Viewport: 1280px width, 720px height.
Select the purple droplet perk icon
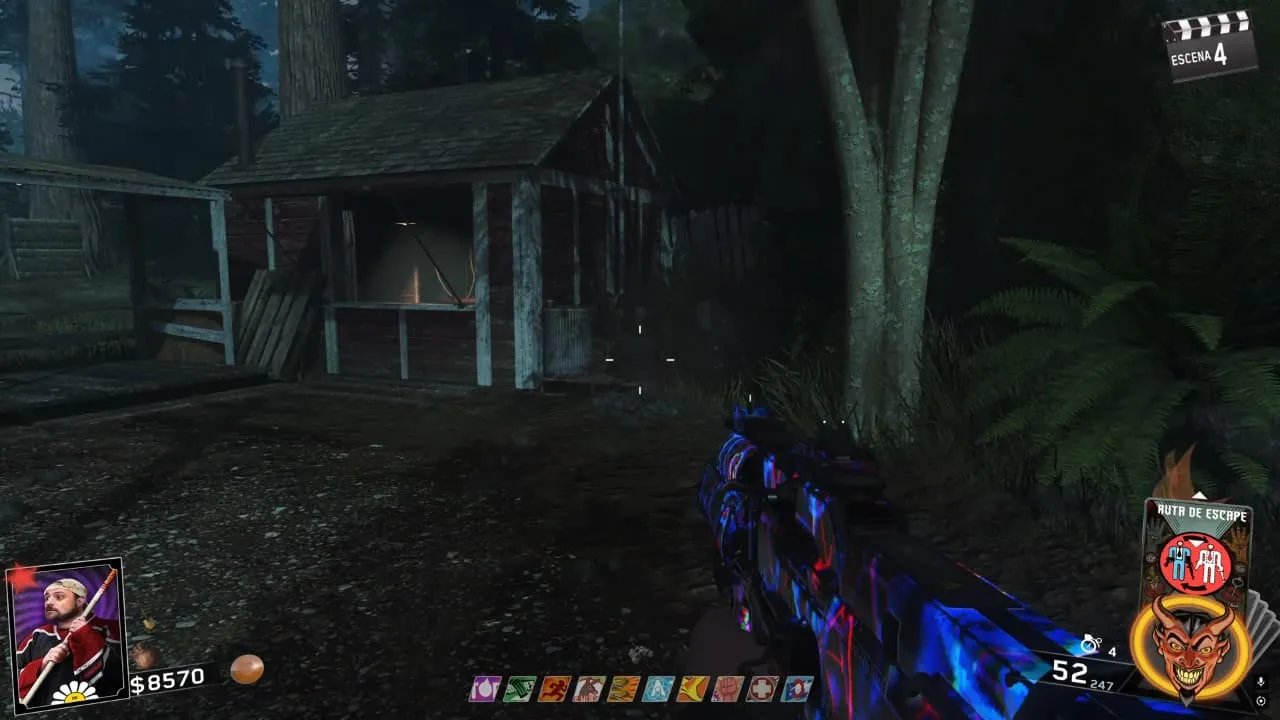(x=485, y=689)
